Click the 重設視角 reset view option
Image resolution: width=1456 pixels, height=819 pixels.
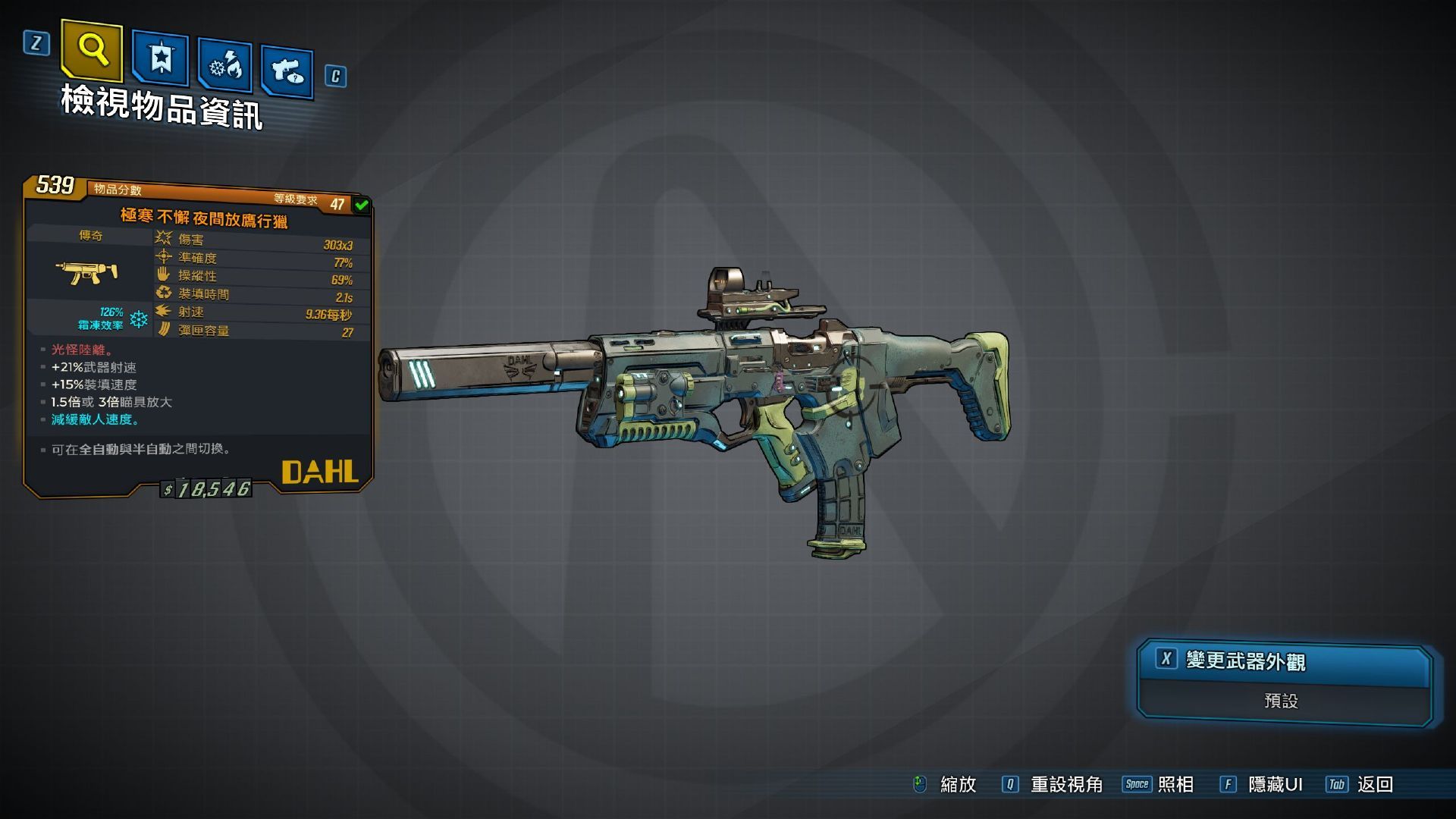1065,785
